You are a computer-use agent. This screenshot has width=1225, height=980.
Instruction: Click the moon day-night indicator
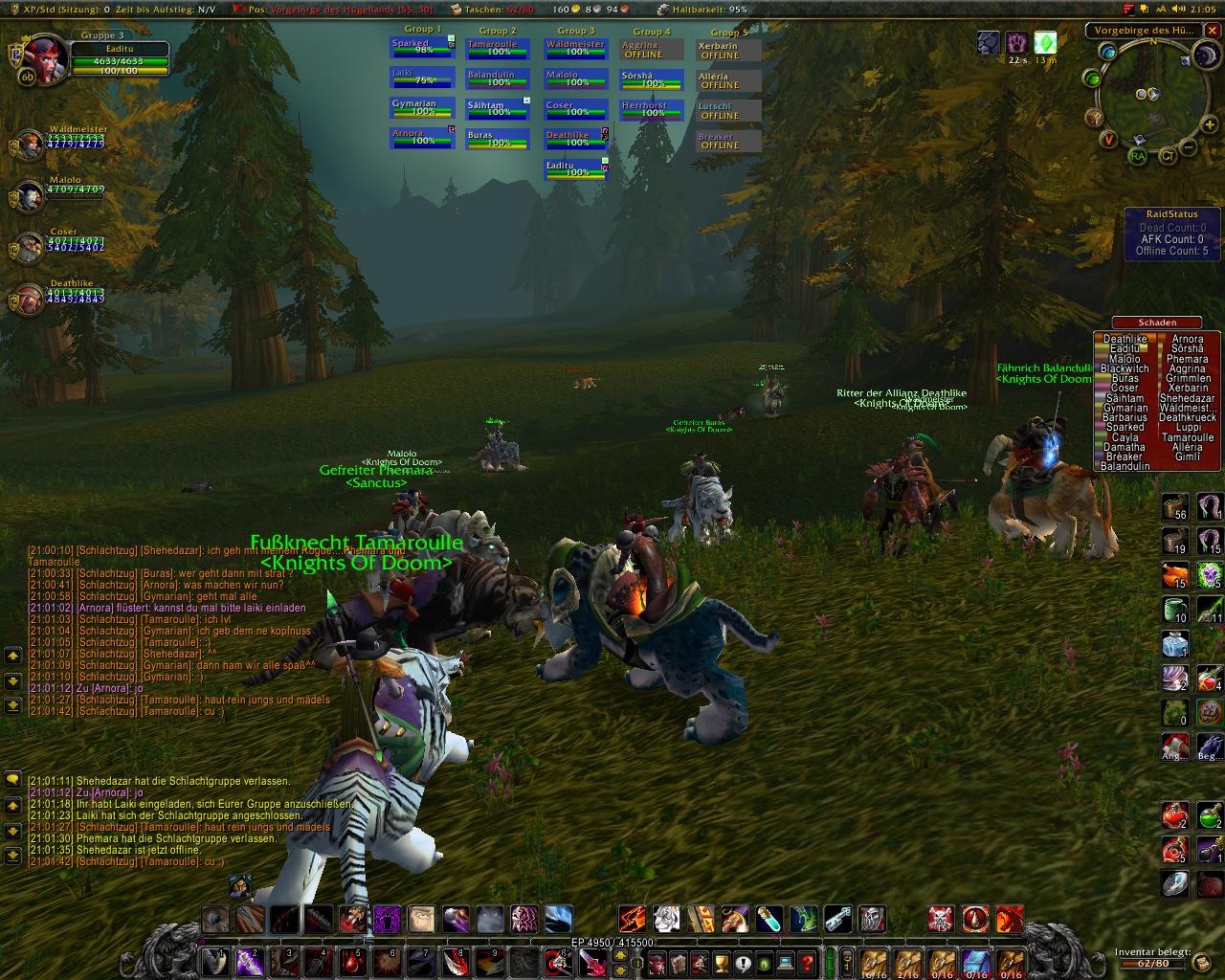point(1205,56)
